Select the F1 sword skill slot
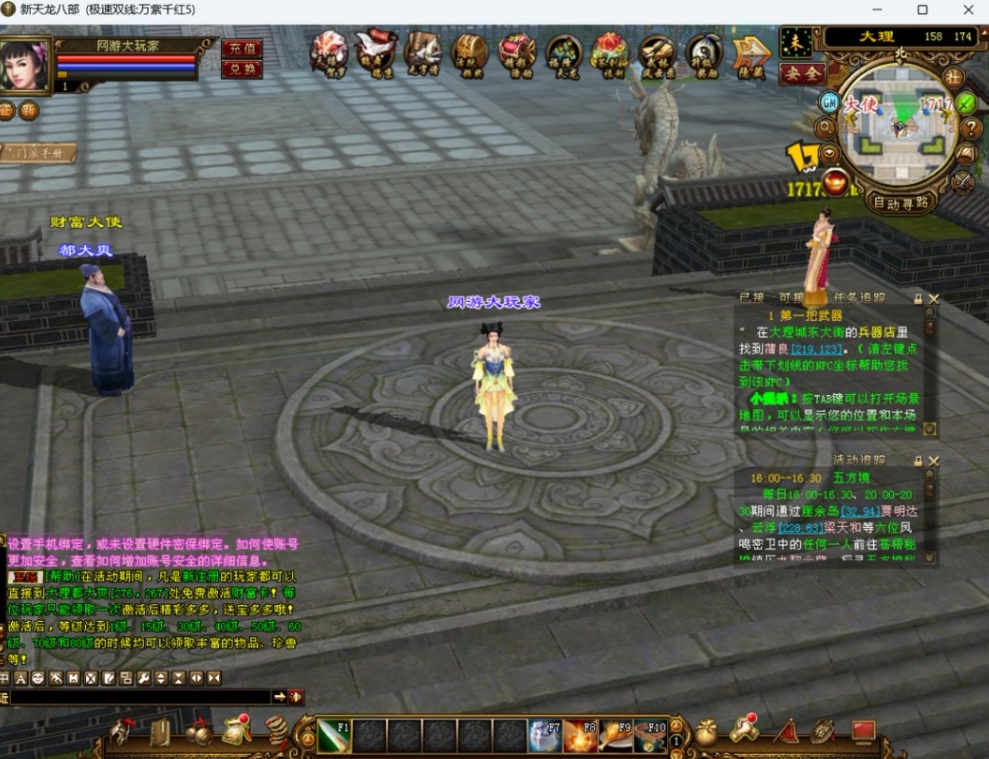The height and width of the screenshot is (759, 989). pyautogui.click(x=334, y=736)
